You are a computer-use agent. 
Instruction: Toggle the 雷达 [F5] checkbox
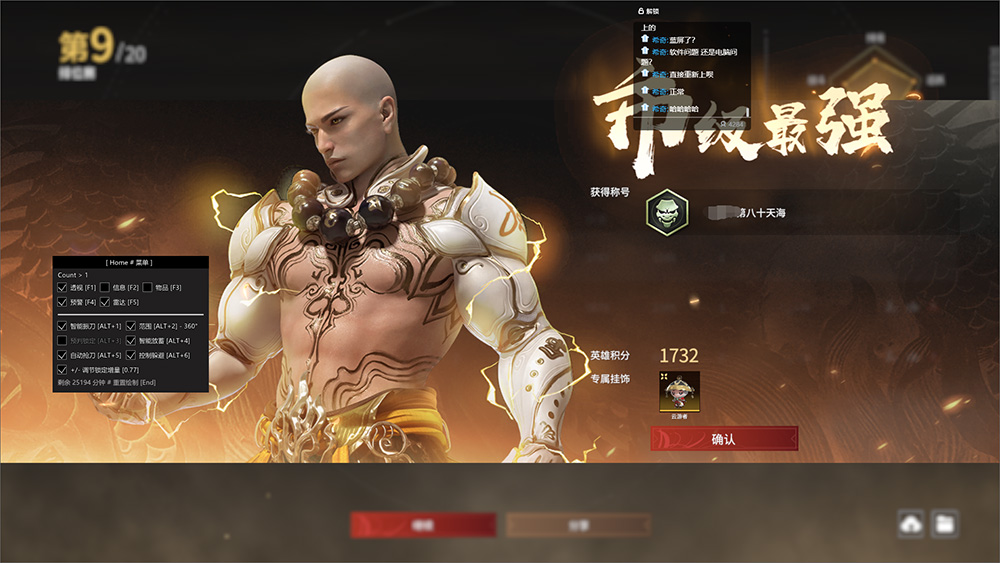point(105,302)
